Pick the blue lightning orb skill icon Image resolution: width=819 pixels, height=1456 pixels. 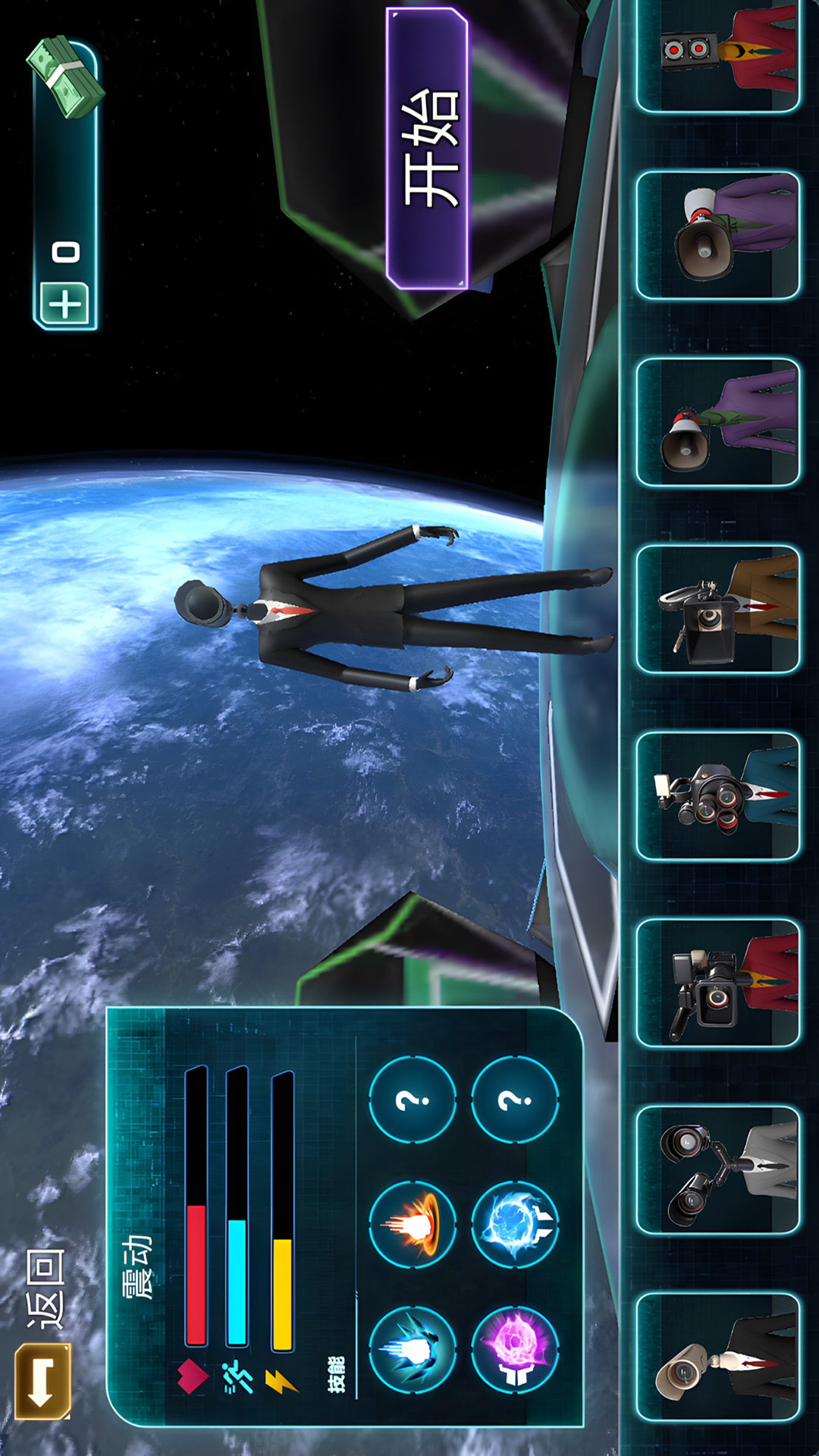pos(515,1224)
